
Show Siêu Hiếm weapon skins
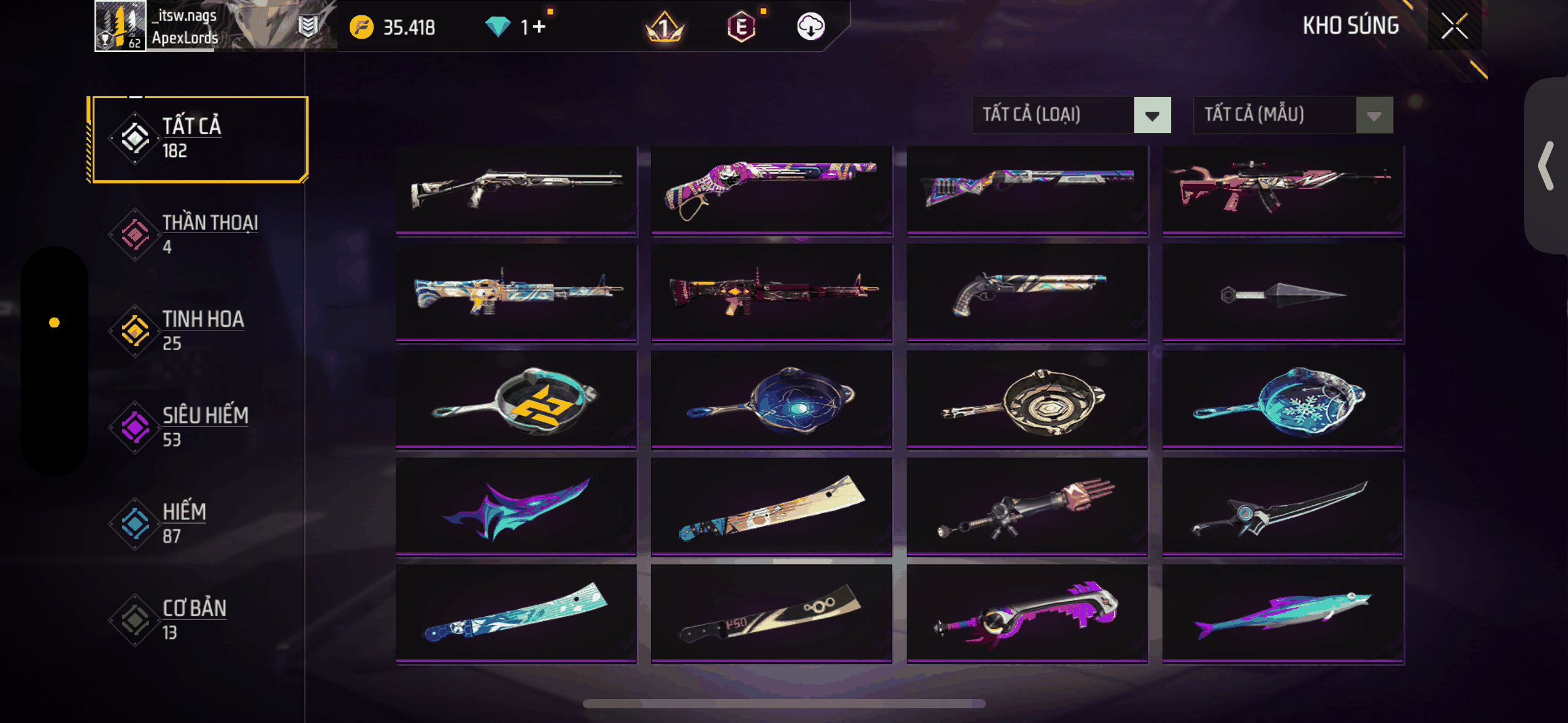(x=198, y=427)
